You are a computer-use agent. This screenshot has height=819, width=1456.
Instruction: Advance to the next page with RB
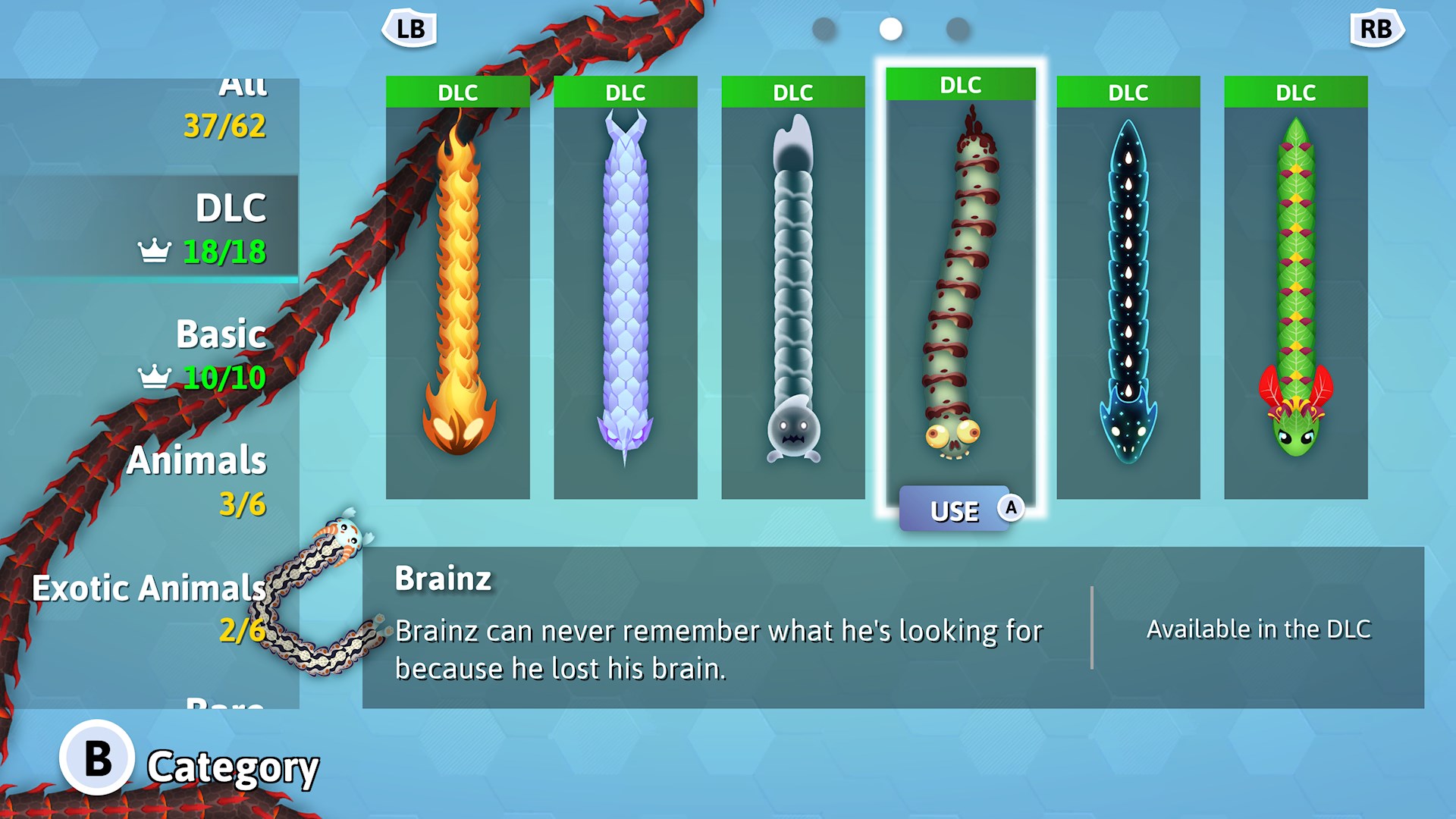coord(1375,29)
